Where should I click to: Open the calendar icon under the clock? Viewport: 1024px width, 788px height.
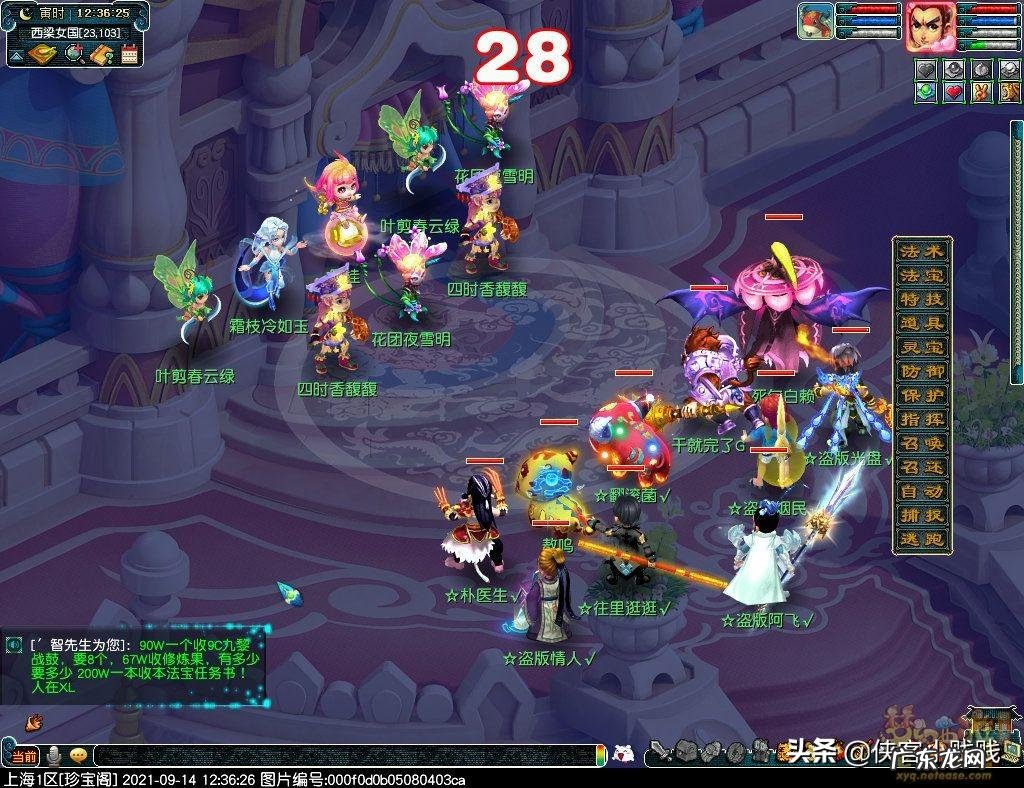tap(129, 54)
